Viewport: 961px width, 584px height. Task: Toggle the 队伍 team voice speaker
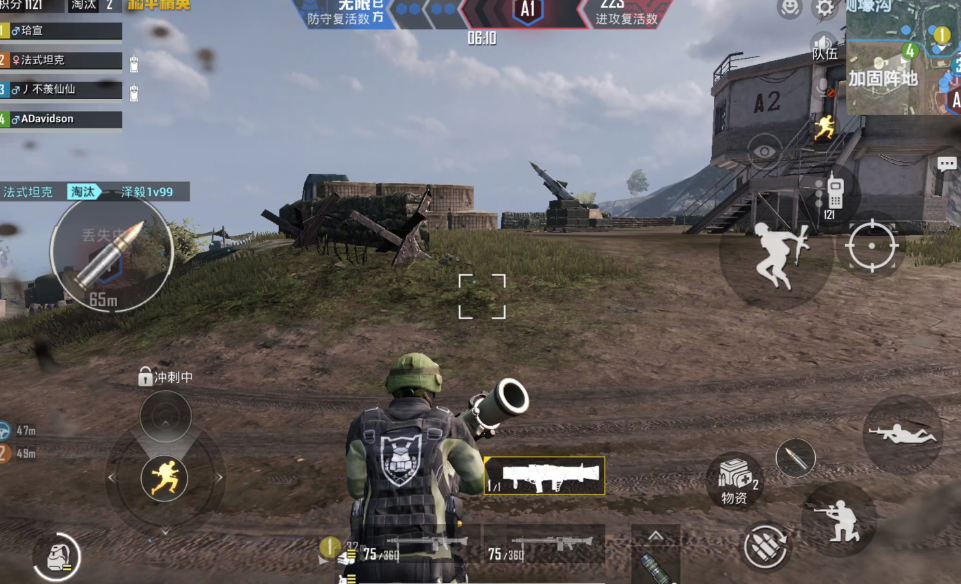click(824, 46)
